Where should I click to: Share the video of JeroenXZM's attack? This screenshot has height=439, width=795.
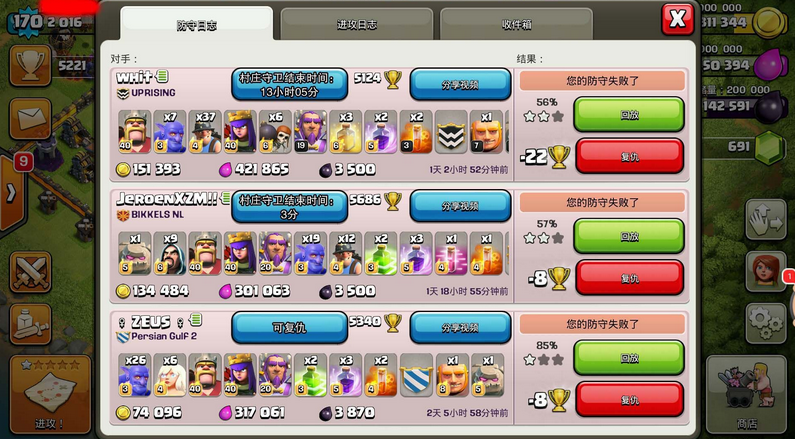(460, 205)
